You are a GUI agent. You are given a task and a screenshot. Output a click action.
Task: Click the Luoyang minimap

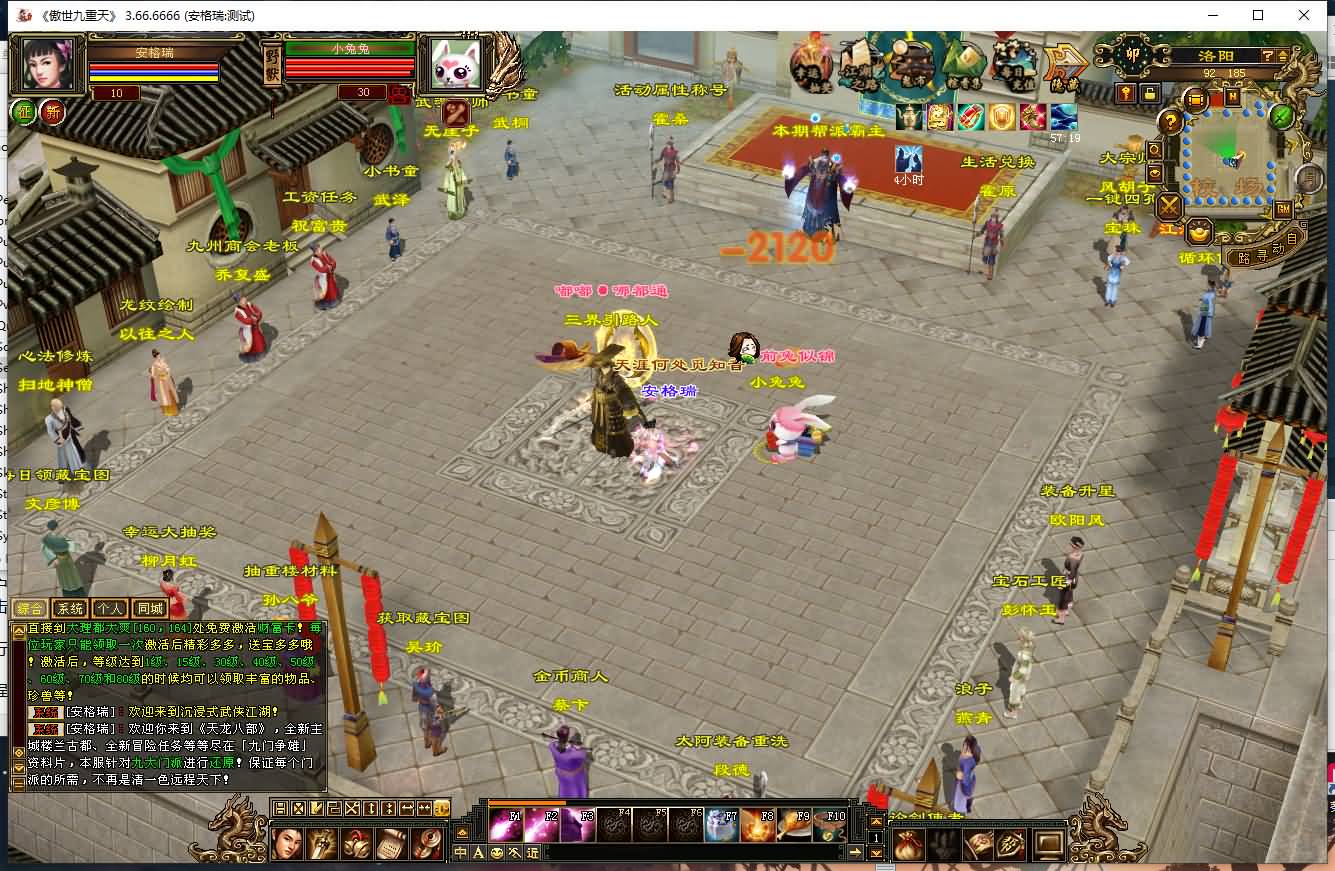[x=1228, y=153]
